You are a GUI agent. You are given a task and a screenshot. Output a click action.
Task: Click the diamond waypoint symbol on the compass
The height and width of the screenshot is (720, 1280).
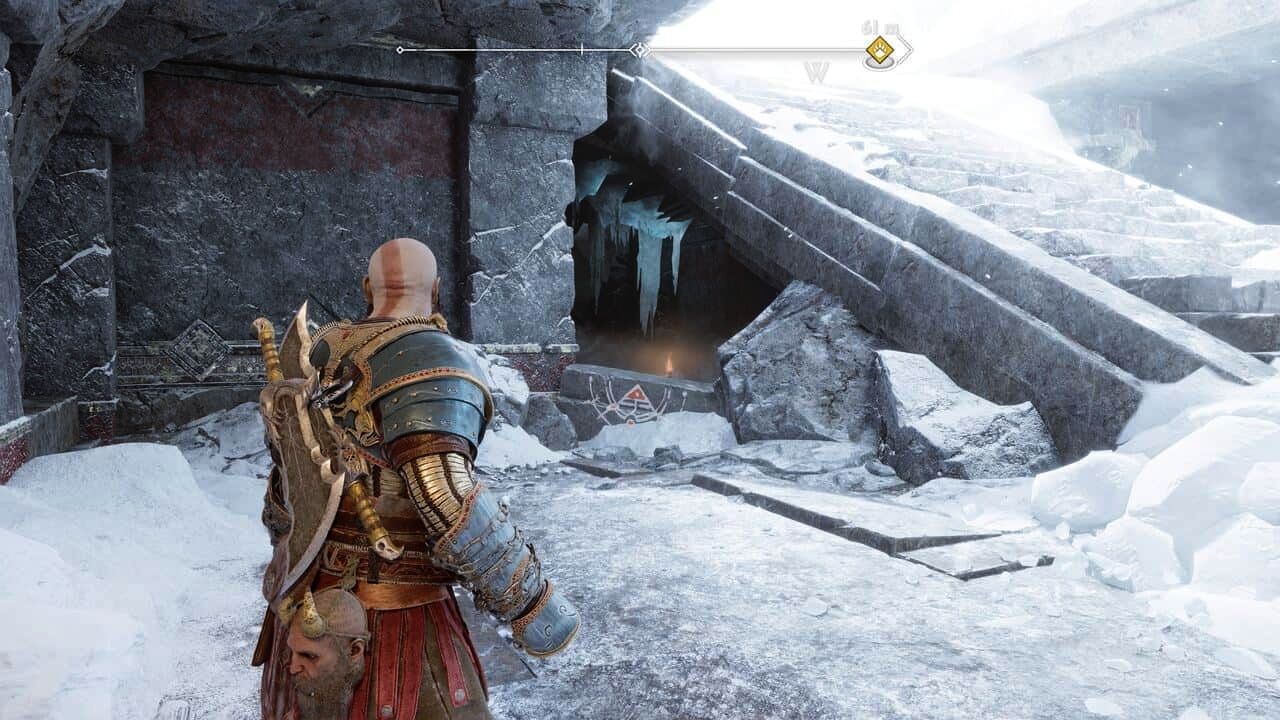pos(638,48)
